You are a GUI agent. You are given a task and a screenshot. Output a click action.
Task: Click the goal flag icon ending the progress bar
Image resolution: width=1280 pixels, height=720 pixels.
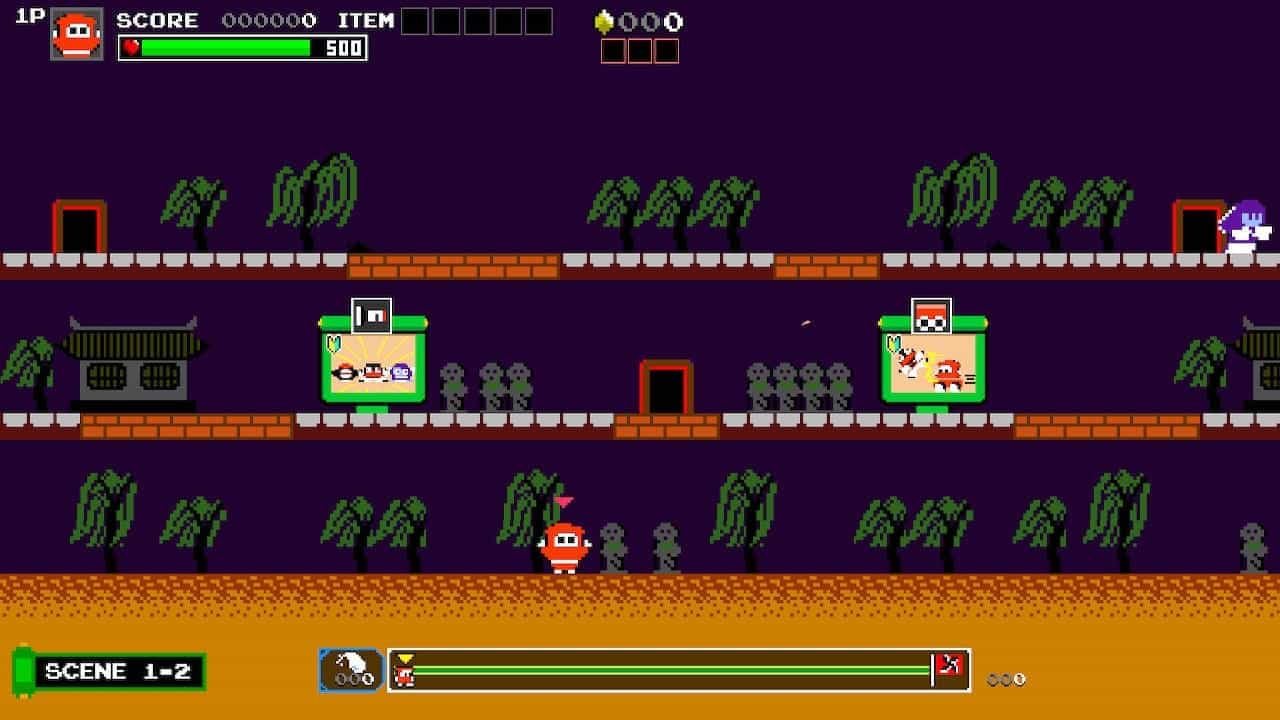click(x=951, y=666)
